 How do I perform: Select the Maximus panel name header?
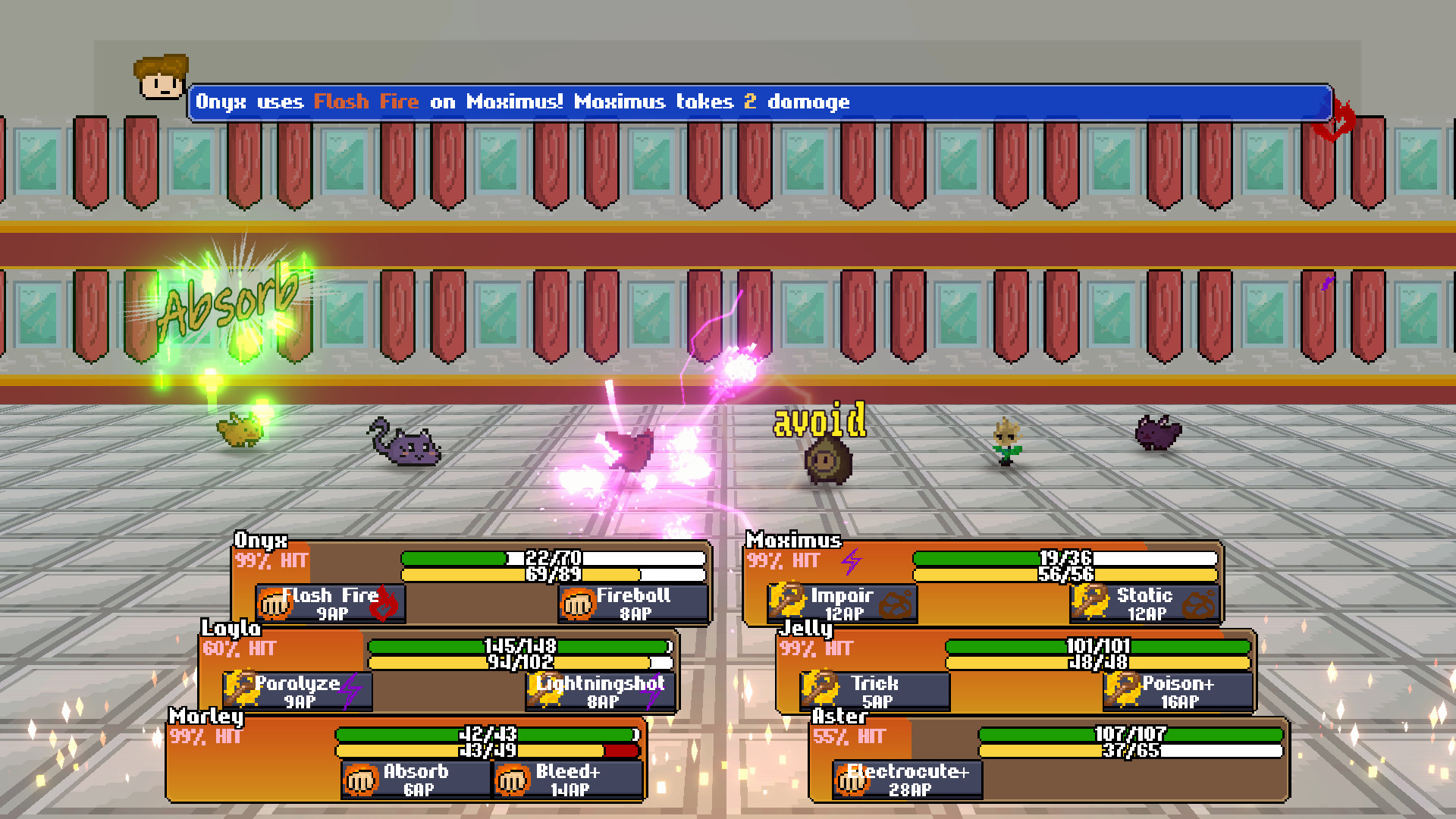point(792,540)
